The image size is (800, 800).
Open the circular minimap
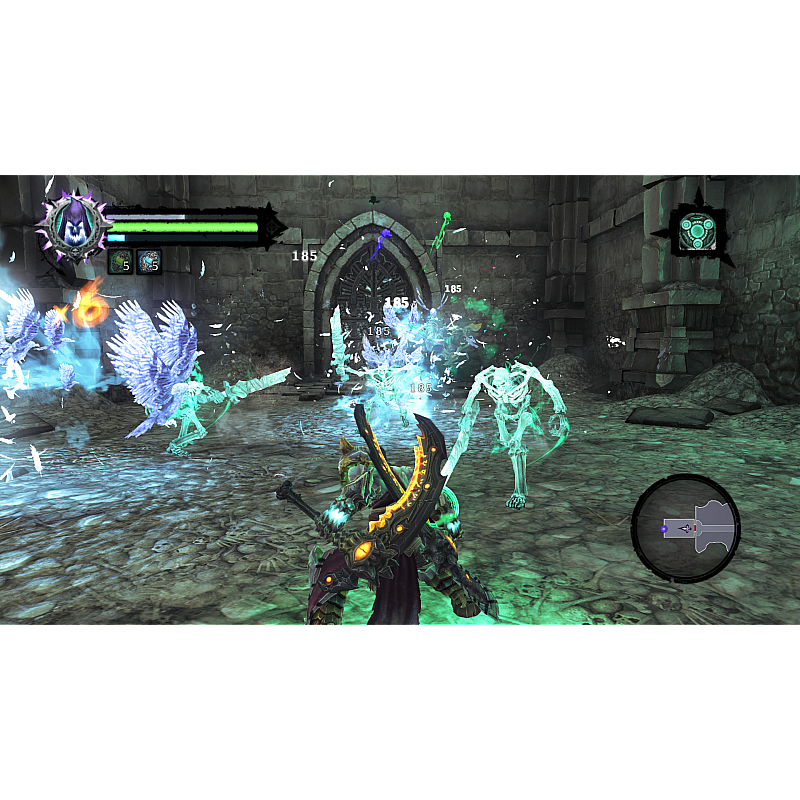(x=685, y=528)
